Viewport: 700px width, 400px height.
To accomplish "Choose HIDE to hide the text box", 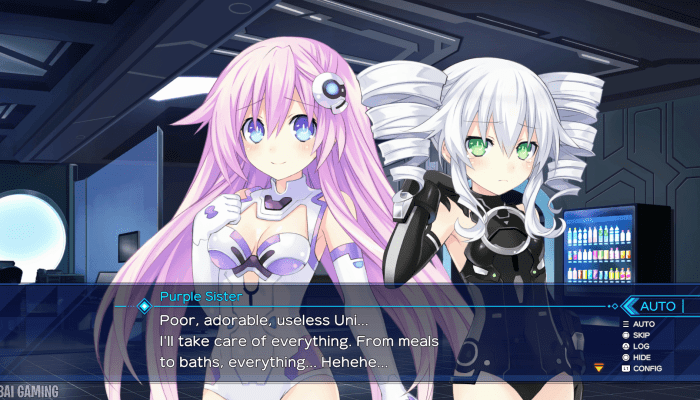I will pyautogui.click(x=643, y=357).
